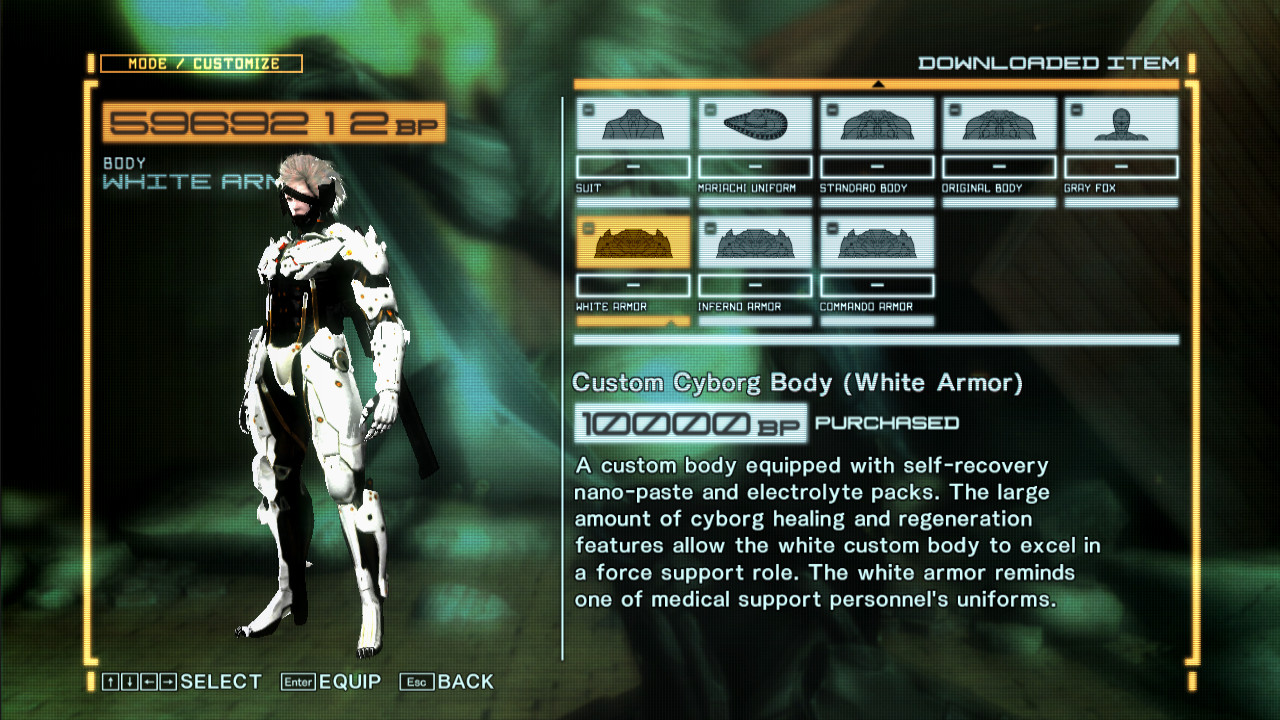The width and height of the screenshot is (1280, 720).
Task: Select the Suit body icon
Action: point(632,122)
